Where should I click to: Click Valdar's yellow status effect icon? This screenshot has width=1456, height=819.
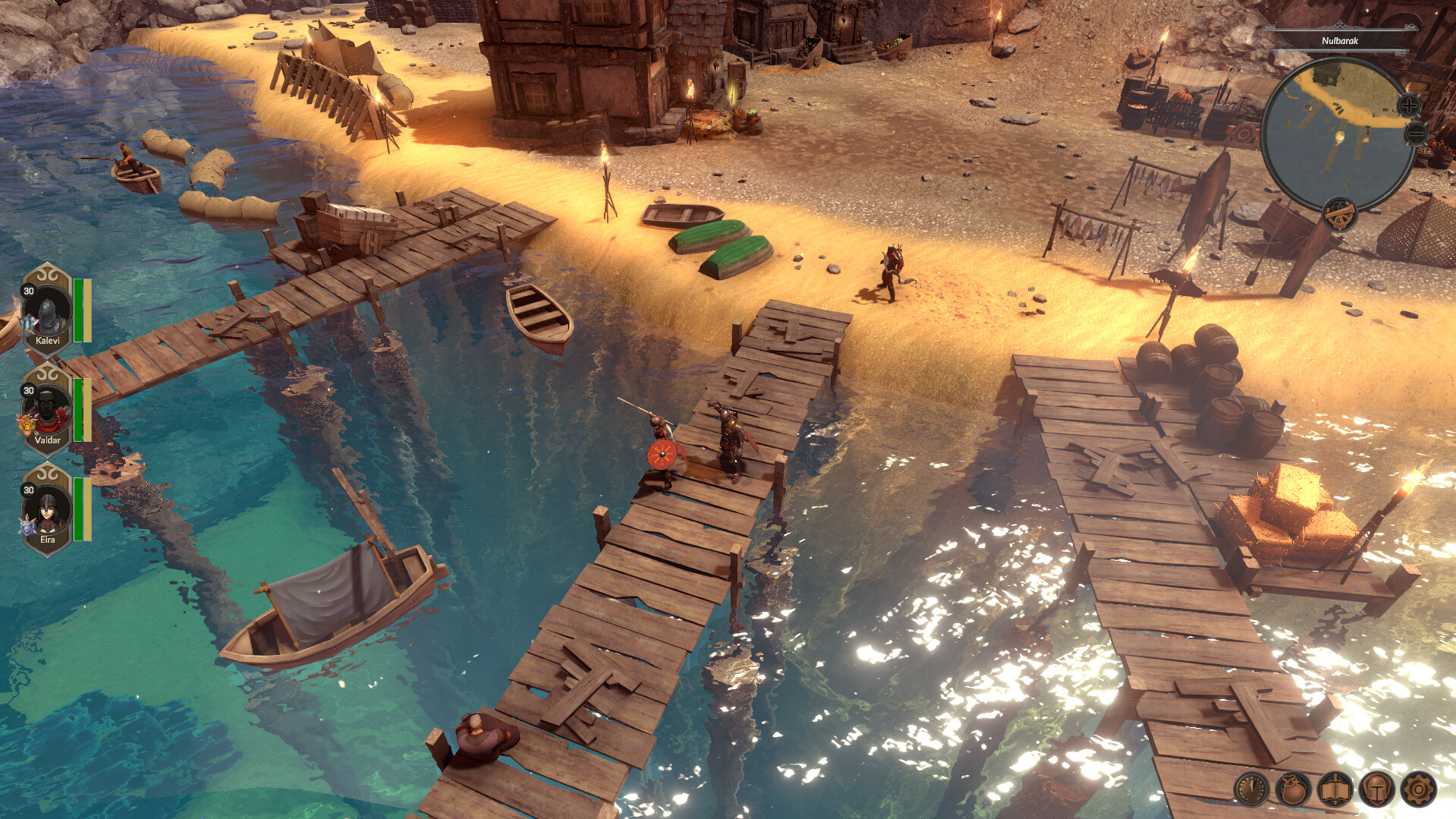26,424
